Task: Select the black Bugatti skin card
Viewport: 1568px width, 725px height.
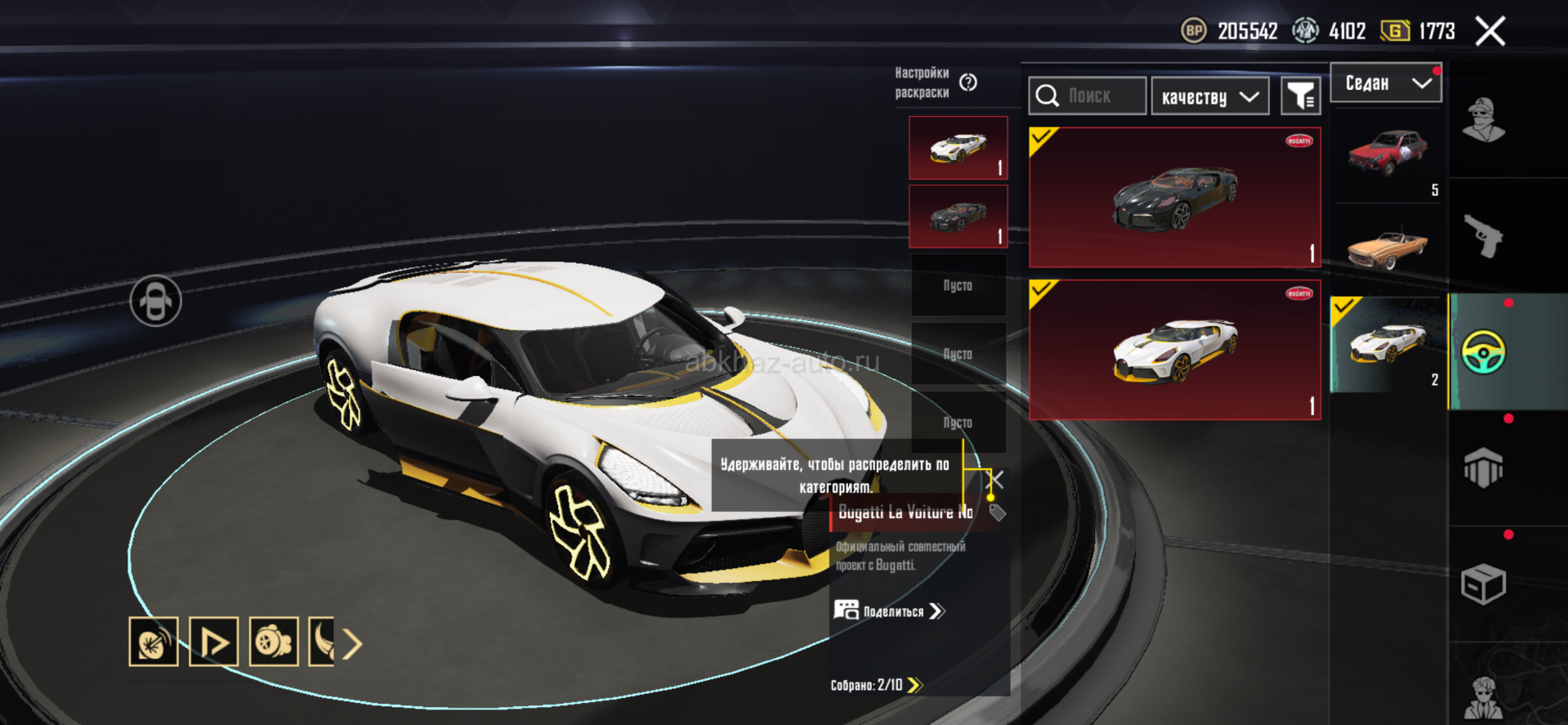Action: pos(1174,197)
